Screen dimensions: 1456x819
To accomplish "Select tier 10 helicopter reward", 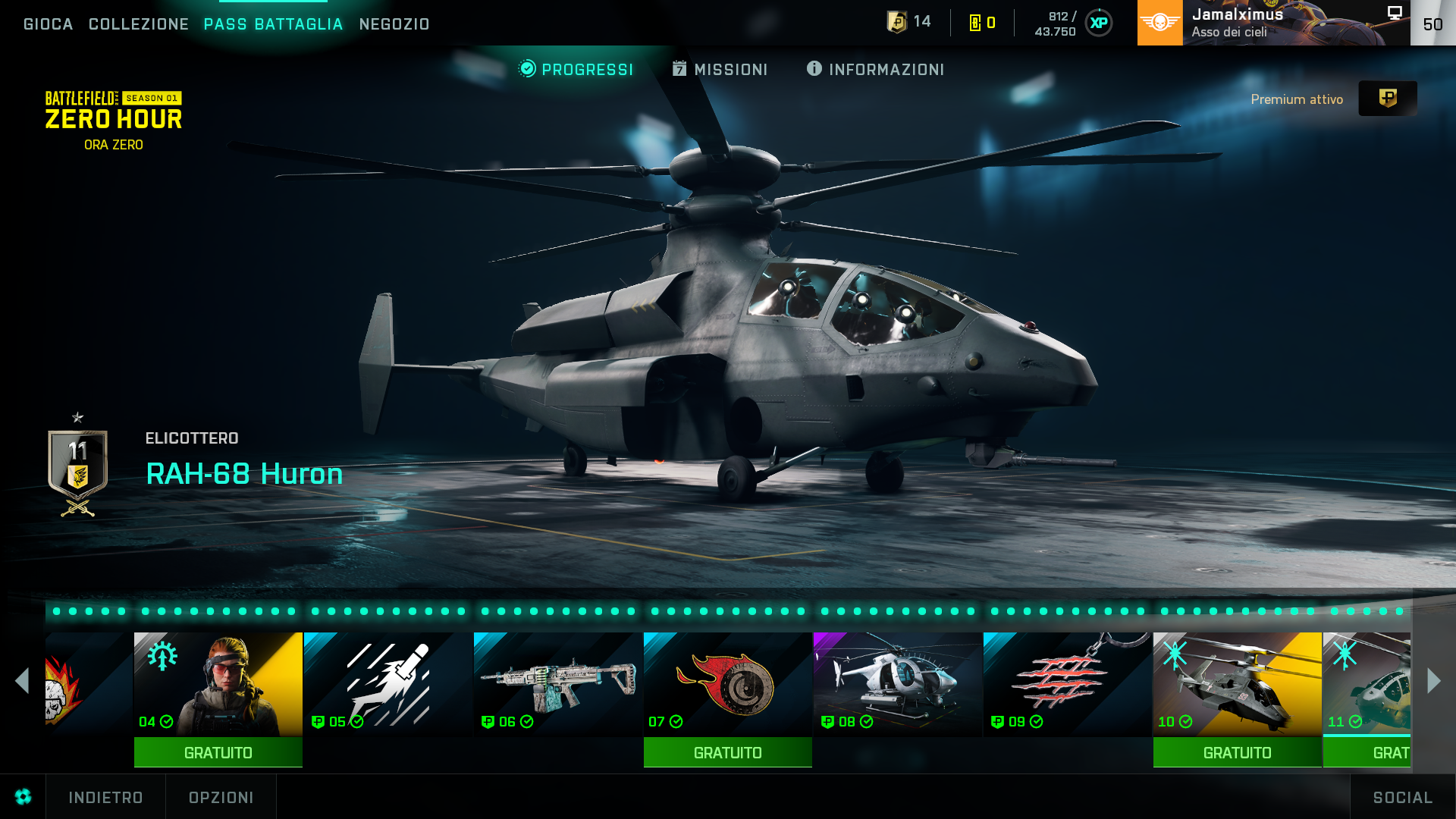I will (x=1238, y=684).
